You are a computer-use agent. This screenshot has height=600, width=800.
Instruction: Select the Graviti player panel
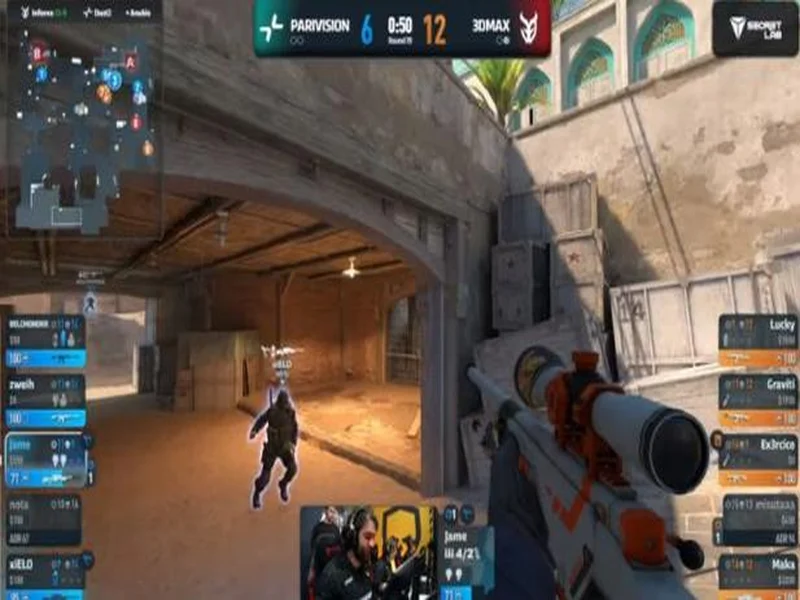[x=757, y=400]
